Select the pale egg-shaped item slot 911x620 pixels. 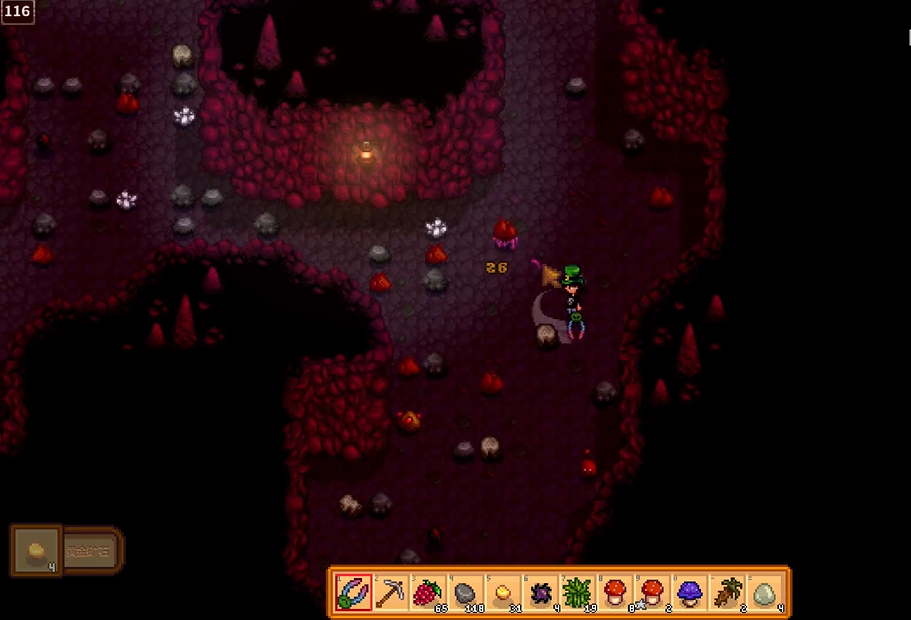(x=763, y=592)
